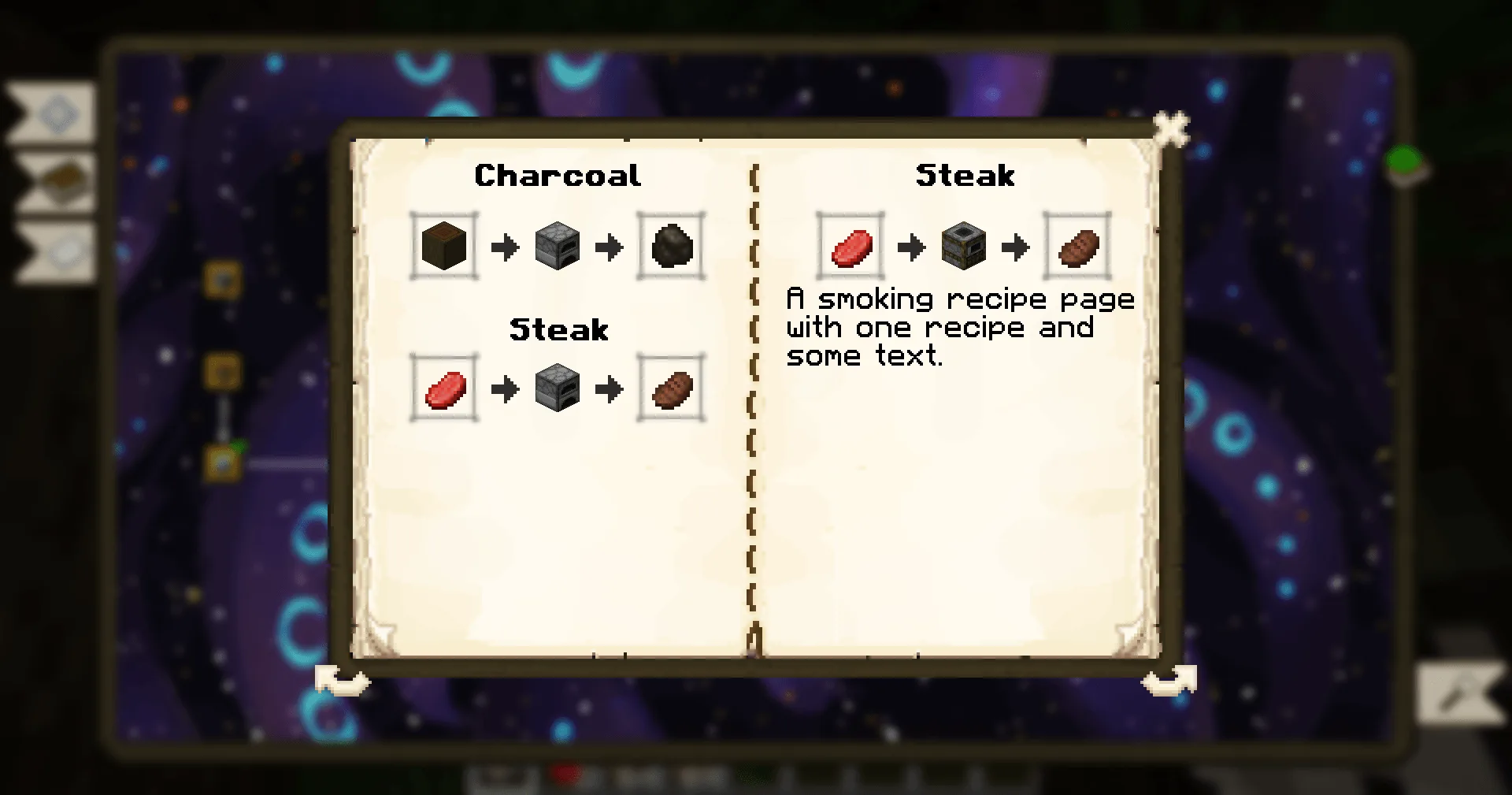Select the smoker icon on the right Steak page
This screenshot has width=1512, height=795.
pyautogui.click(x=963, y=247)
